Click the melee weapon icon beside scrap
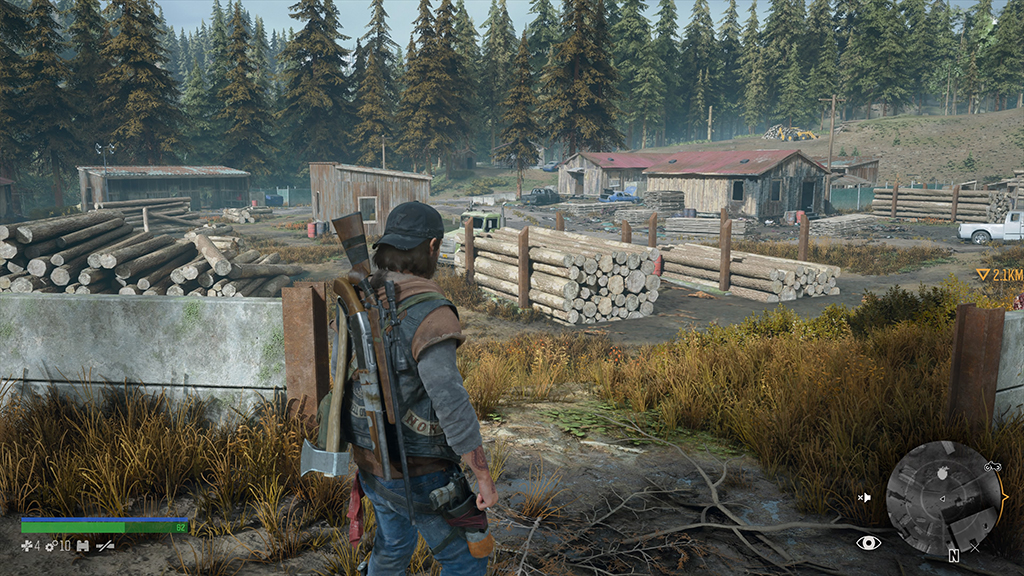The image size is (1024, 576). [x=105, y=546]
